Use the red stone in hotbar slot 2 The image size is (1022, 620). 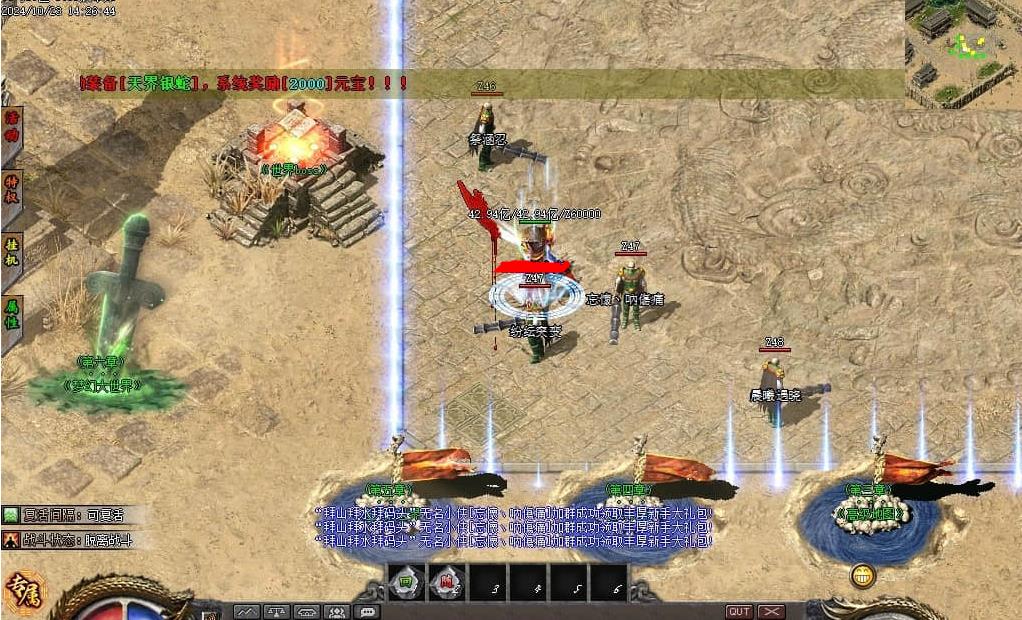[446, 583]
